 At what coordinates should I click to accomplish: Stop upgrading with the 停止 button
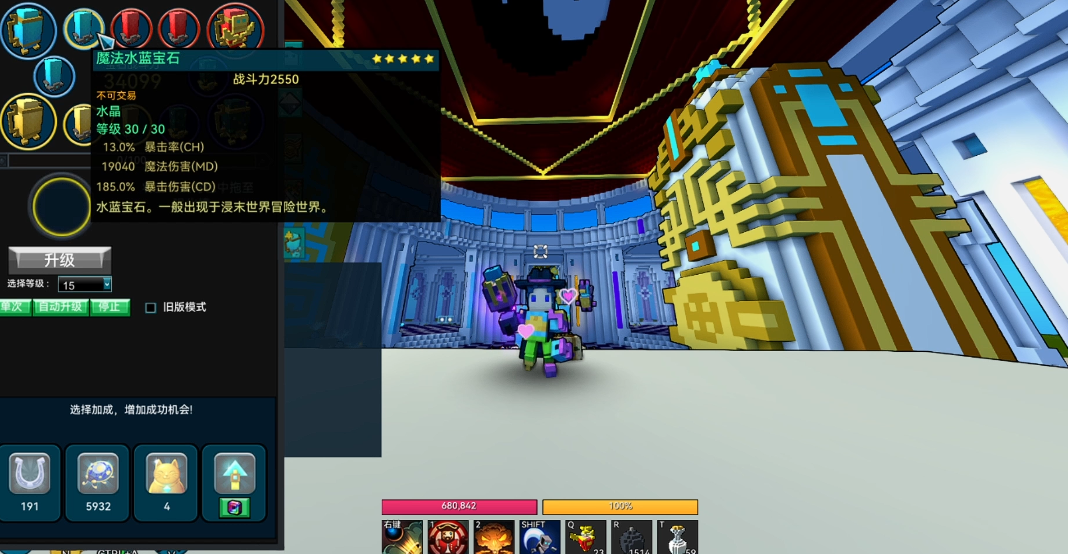pos(110,307)
